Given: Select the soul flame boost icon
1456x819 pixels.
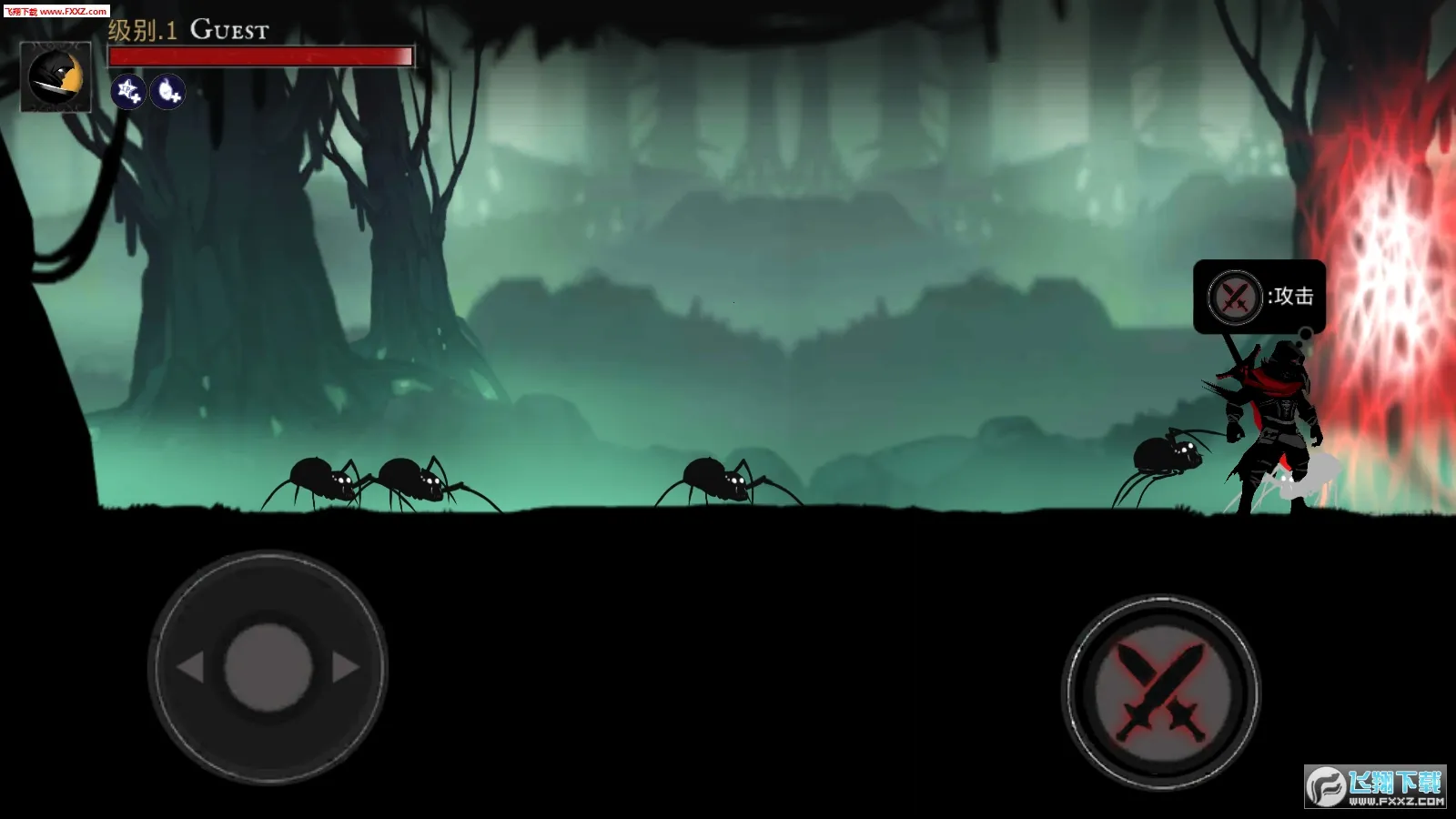Looking at the screenshot, I should [167, 91].
